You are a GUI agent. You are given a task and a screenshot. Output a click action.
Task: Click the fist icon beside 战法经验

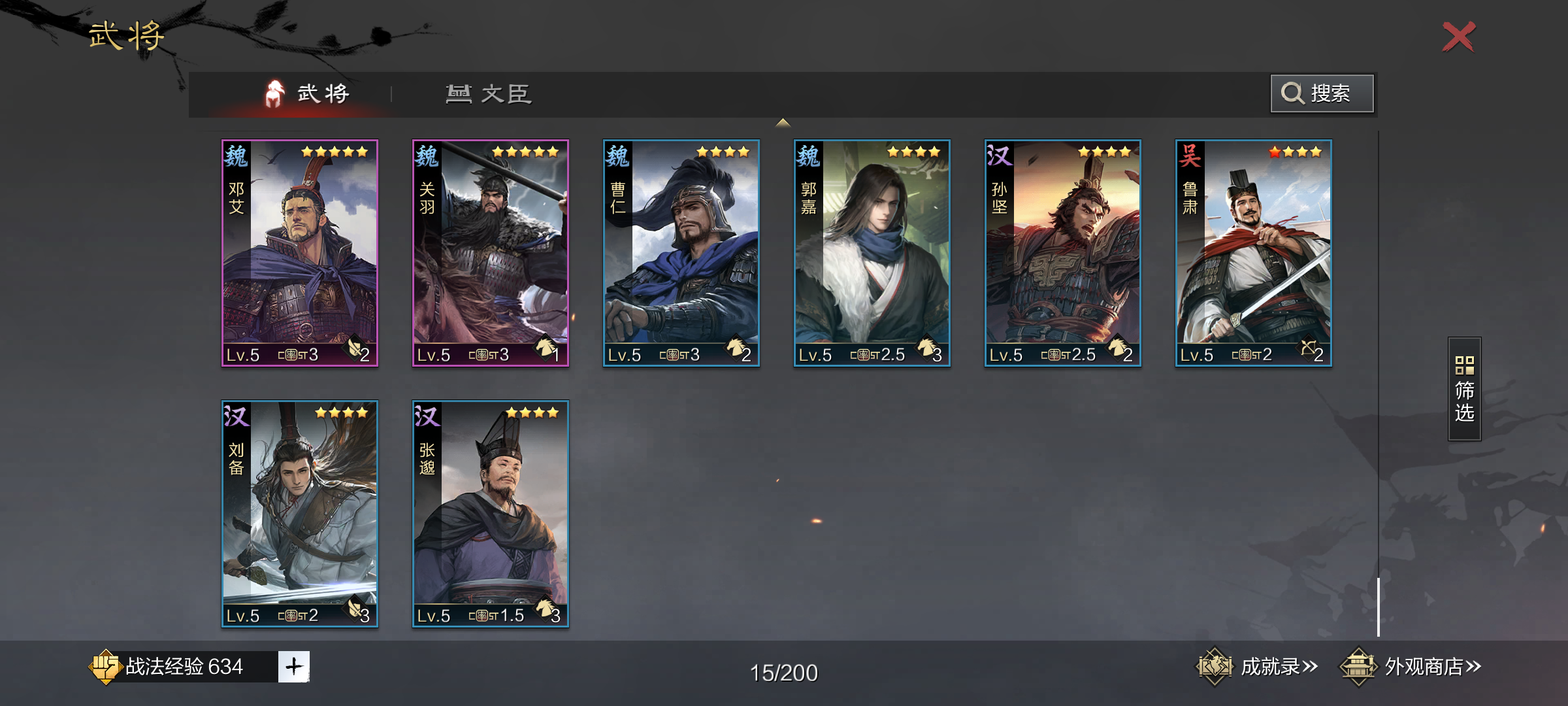tap(106, 665)
